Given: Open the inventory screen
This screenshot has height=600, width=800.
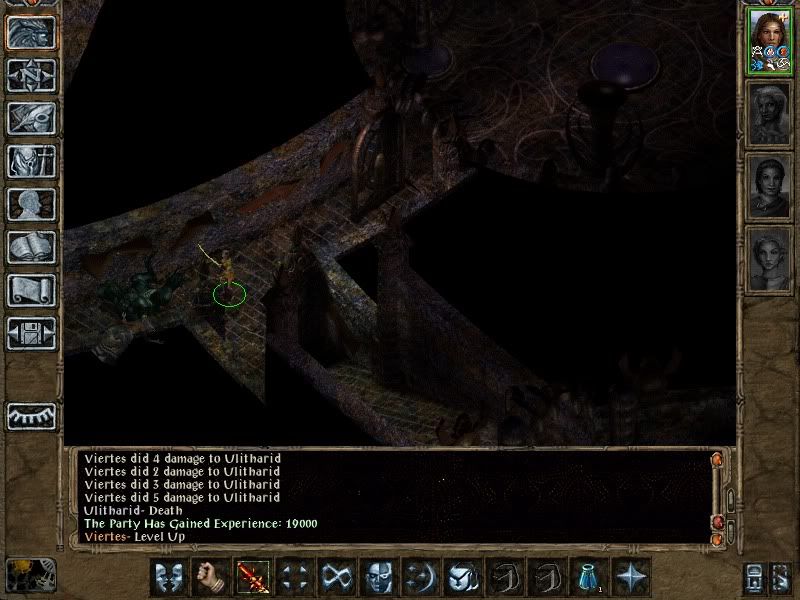Looking at the screenshot, I should tap(31, 161).
